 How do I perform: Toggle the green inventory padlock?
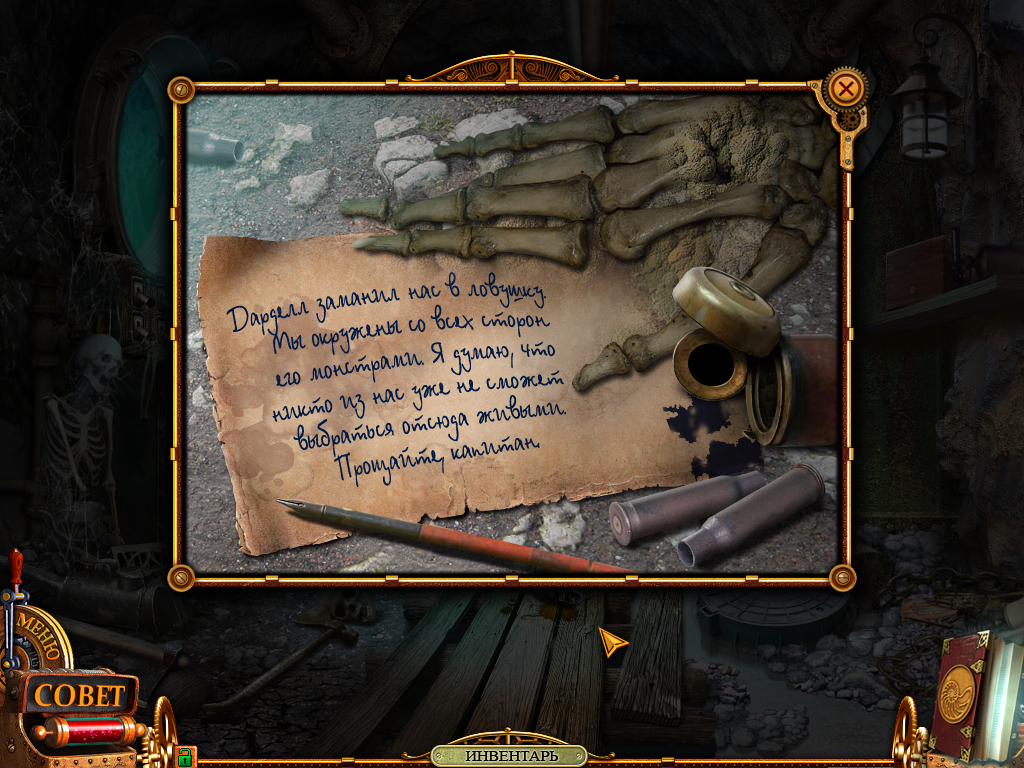point(184,755)
